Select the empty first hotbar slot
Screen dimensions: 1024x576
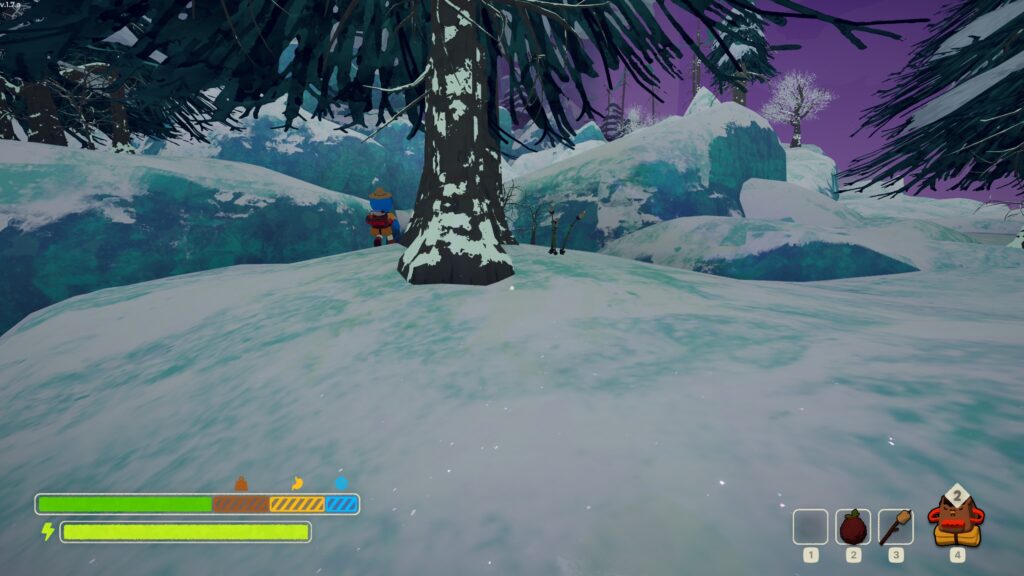click(810, 526)
